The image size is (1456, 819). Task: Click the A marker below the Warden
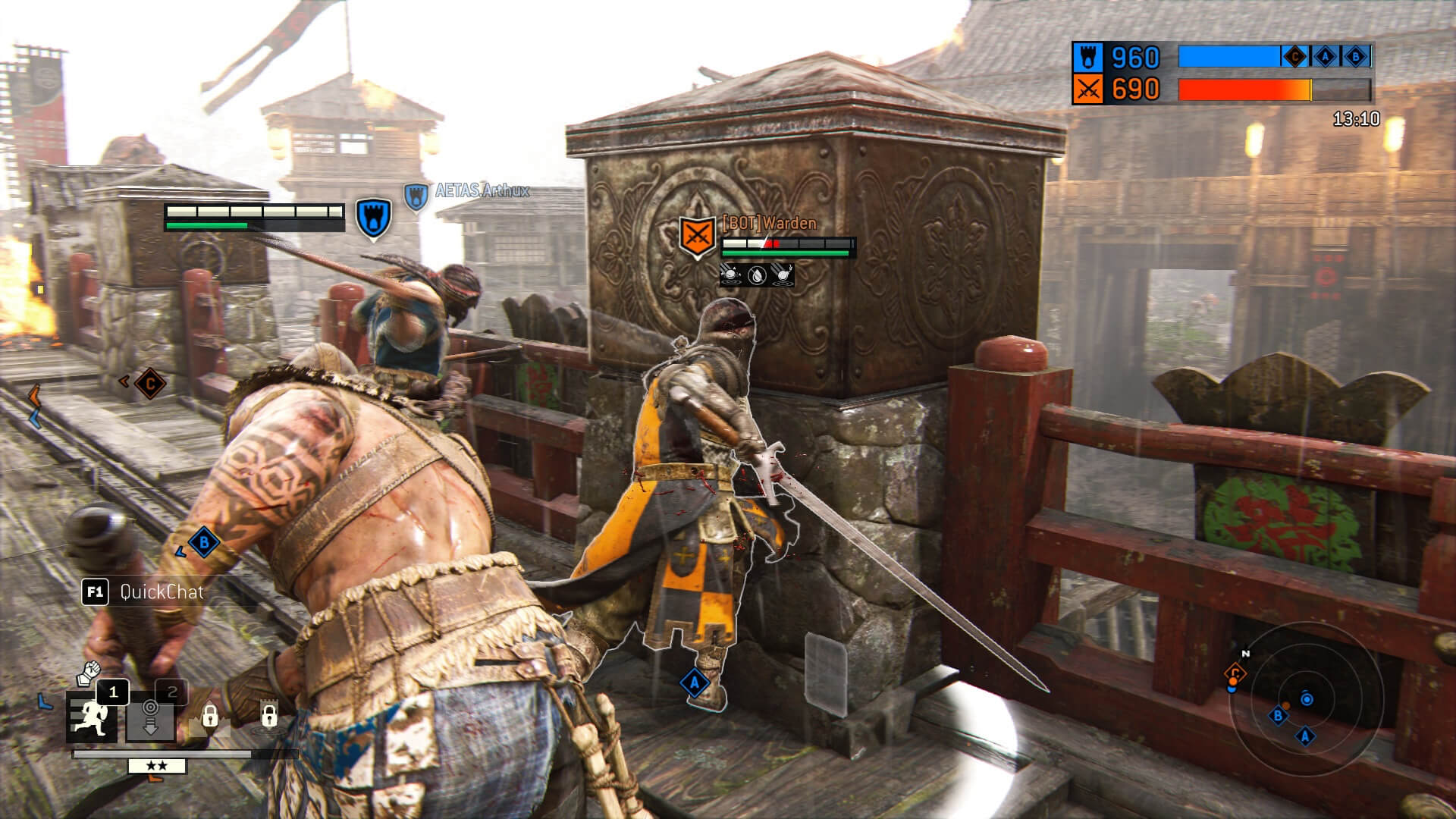pyautogui.click(x=694, y=682)
